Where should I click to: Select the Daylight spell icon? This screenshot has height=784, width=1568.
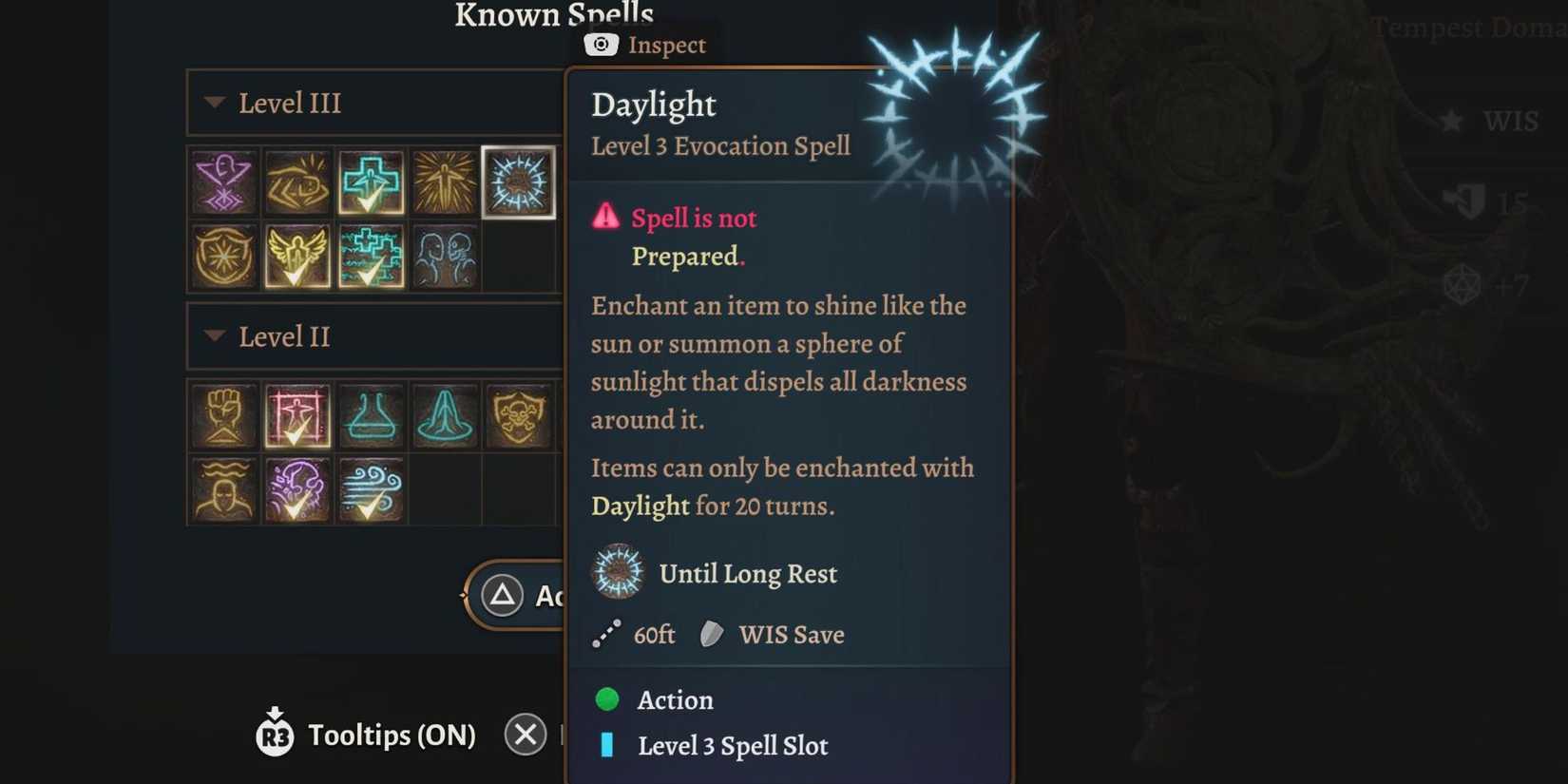pyautogui.click(x=519, y=182)
